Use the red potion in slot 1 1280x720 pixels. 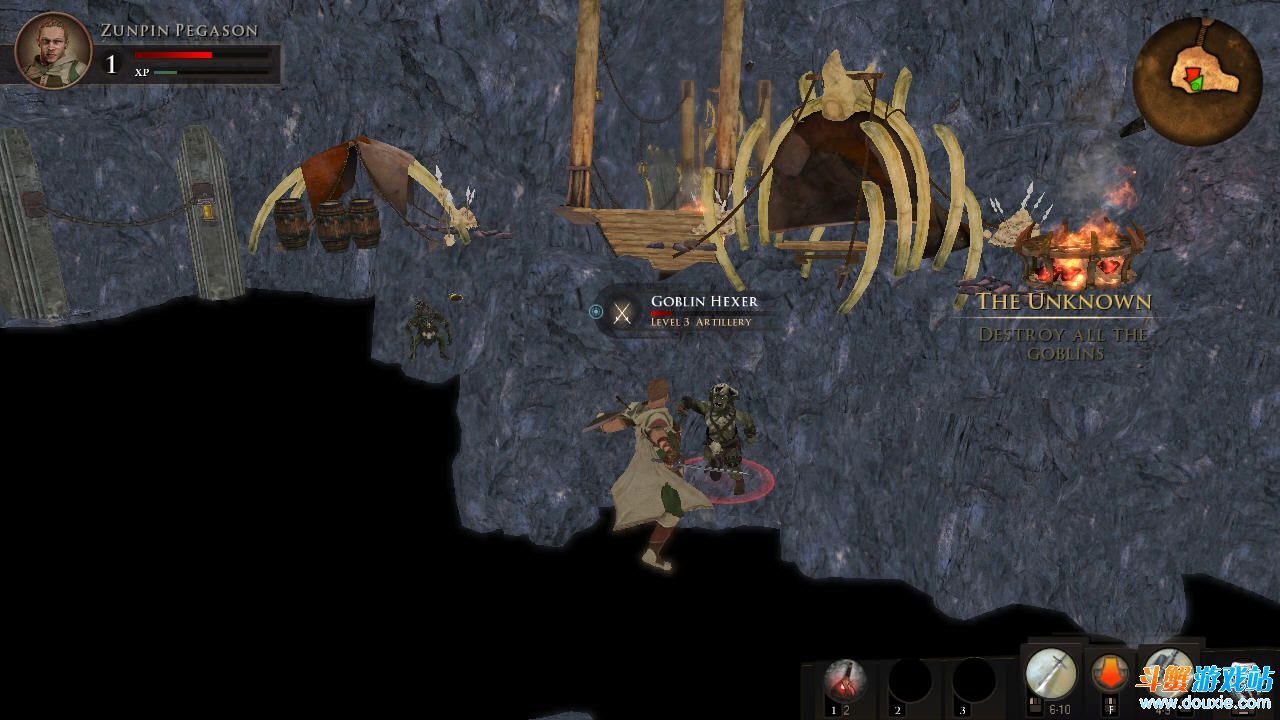pyautogui.click(x=846, y=681)
